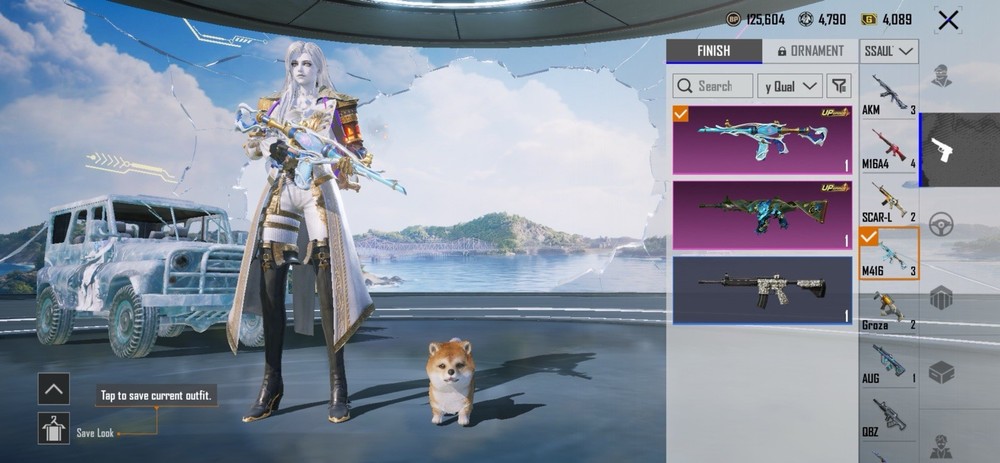Open the AUG weapon entry
The image size is (1000, 463).
point(888,361)
